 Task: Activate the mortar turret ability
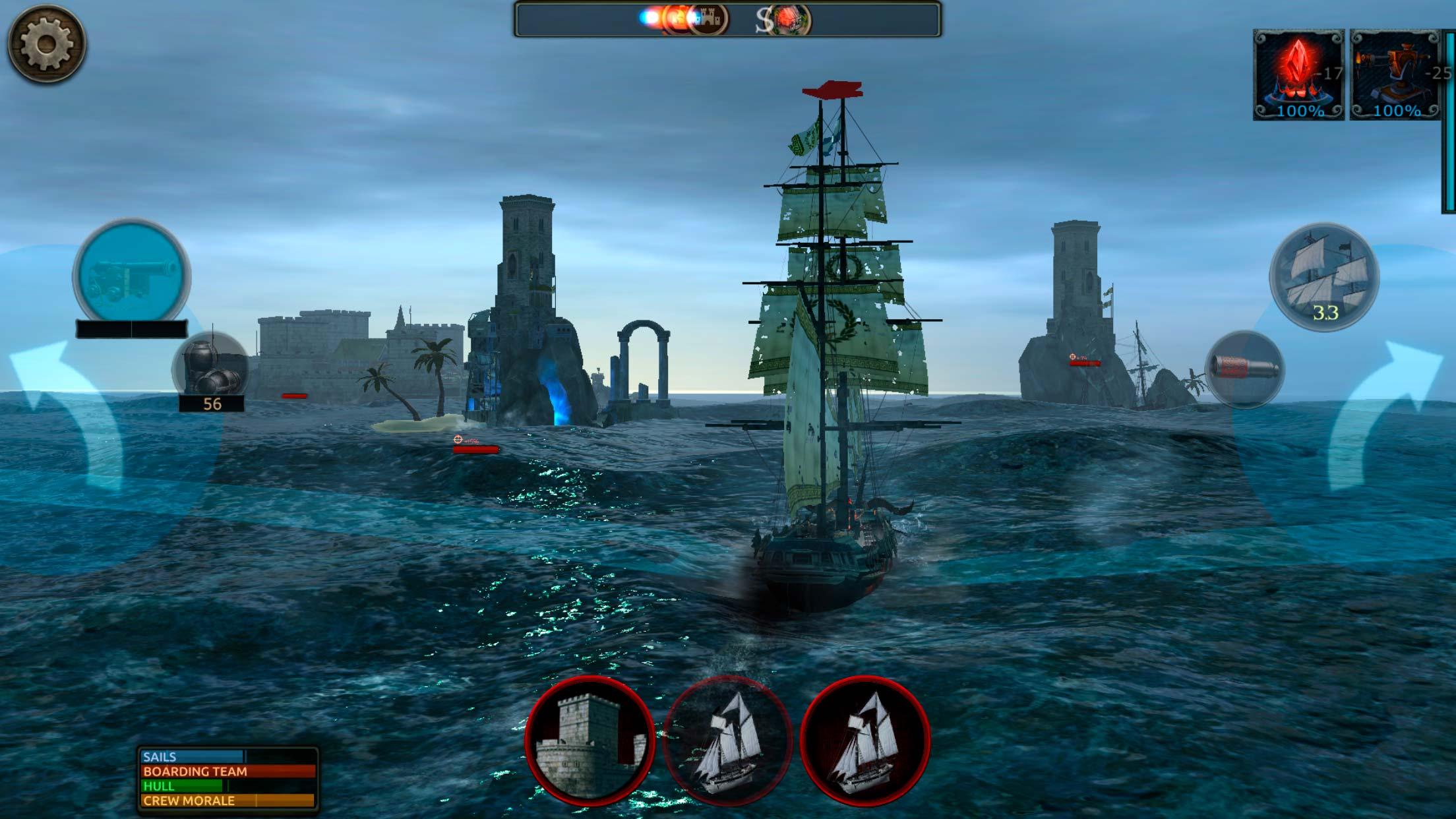tap(1394, 75)
